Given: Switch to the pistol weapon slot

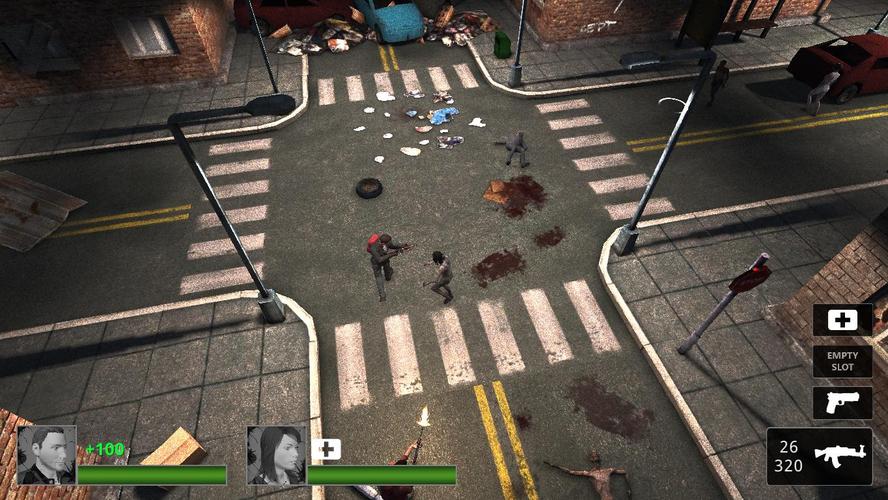Looking at the screenshot, I should (842, 402).
